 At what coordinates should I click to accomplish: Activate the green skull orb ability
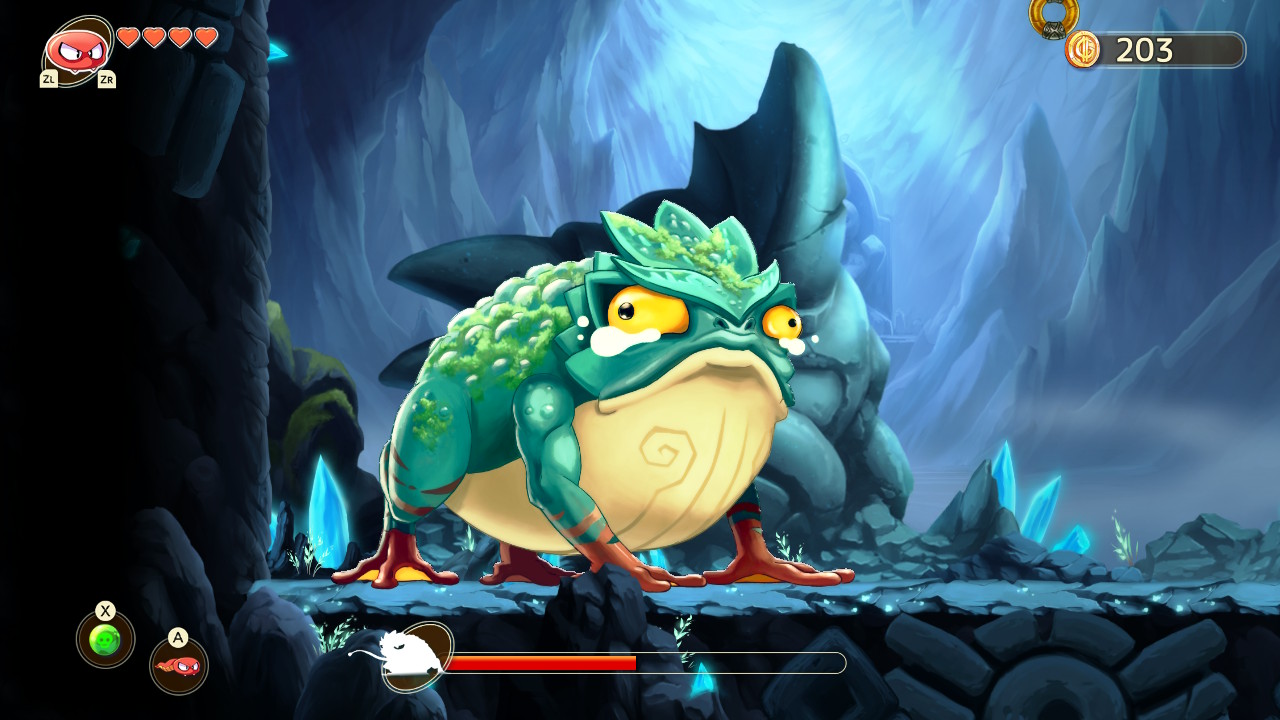point(105,639)
